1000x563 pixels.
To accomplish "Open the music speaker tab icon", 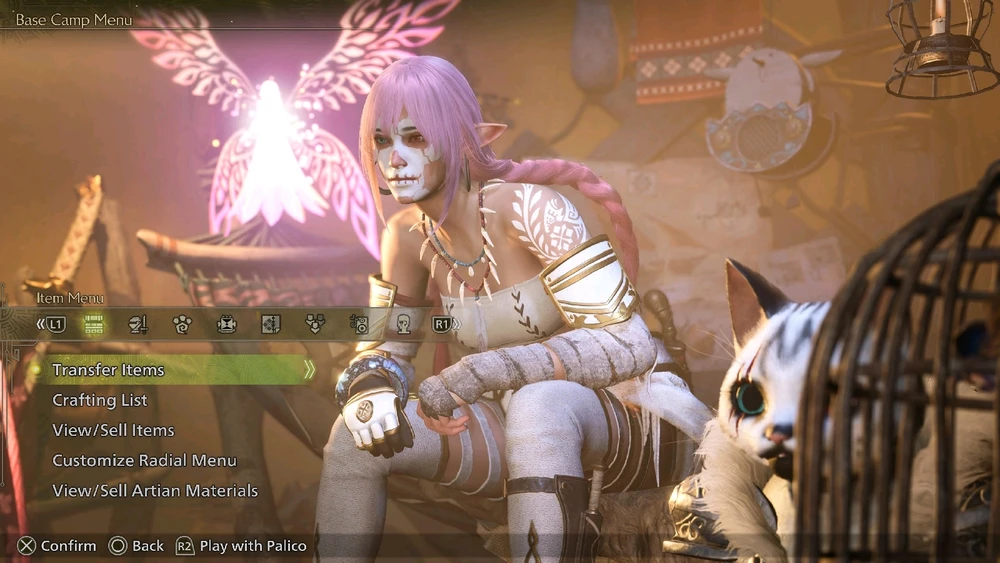I will [360, 323].
